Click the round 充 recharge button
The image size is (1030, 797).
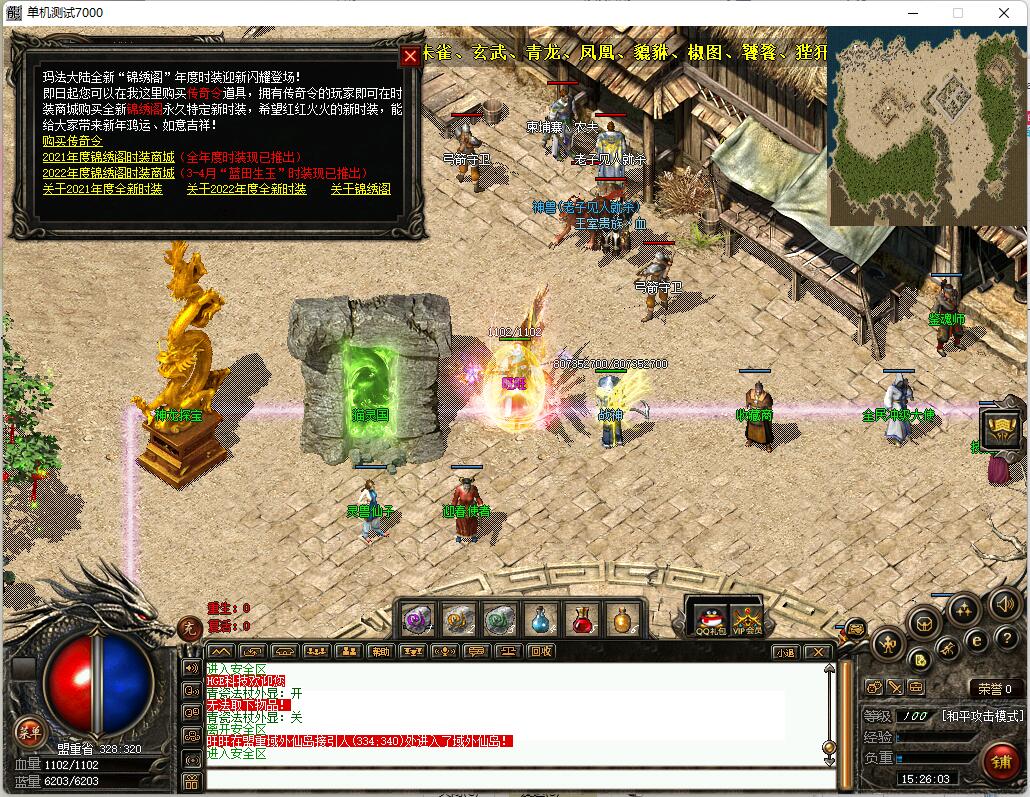pos(189,627)
